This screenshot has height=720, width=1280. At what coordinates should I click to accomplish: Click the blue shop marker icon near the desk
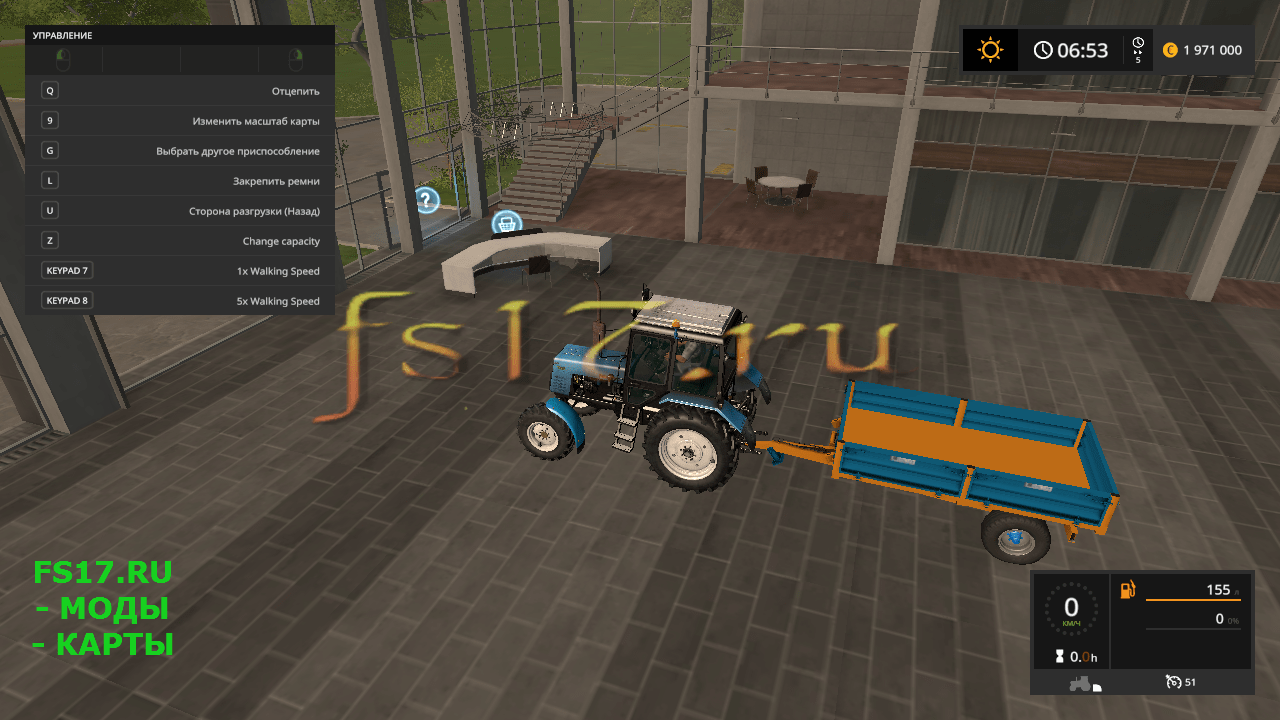[x=508, y=220]
